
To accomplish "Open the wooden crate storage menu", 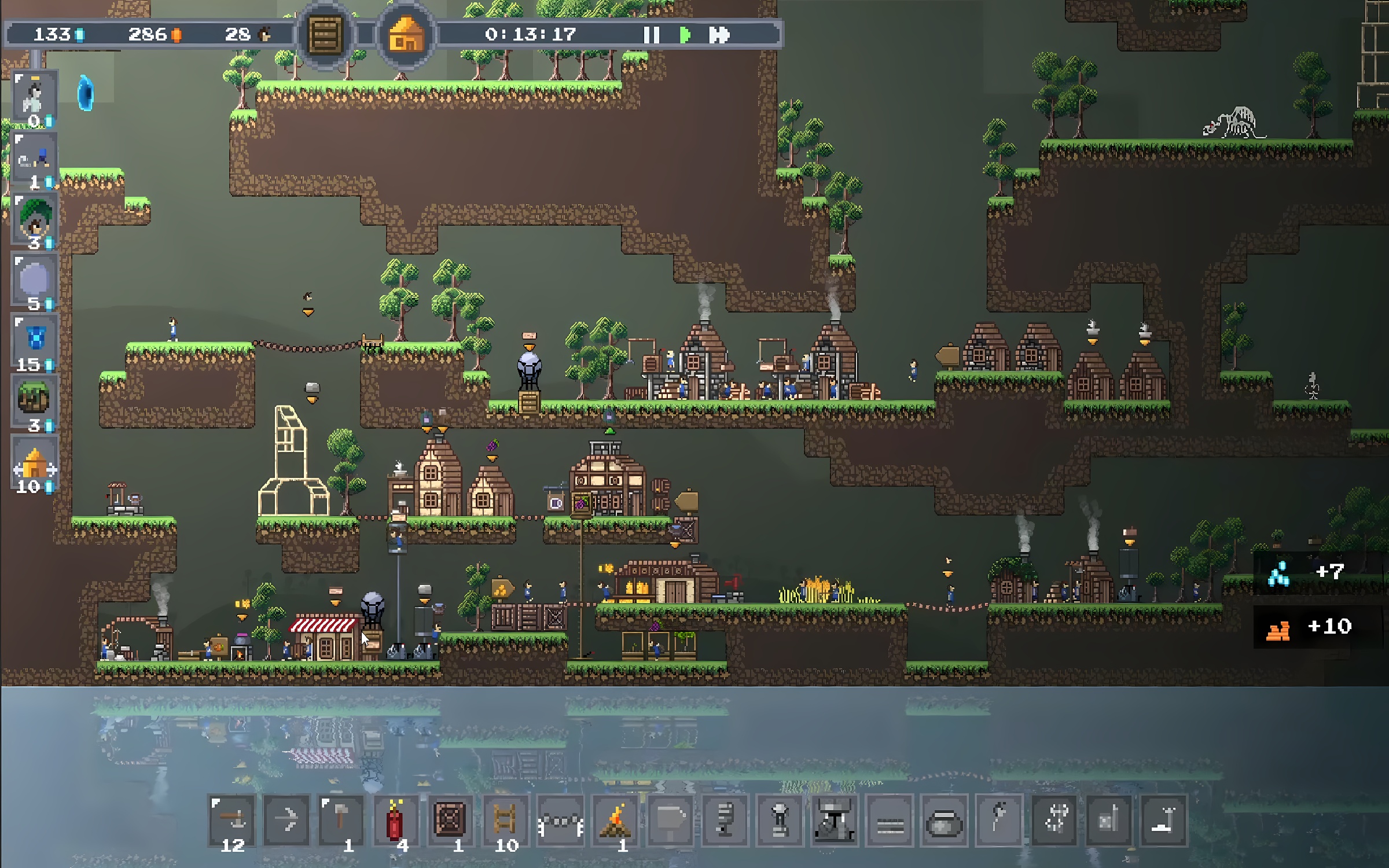I will coord(325,35).
